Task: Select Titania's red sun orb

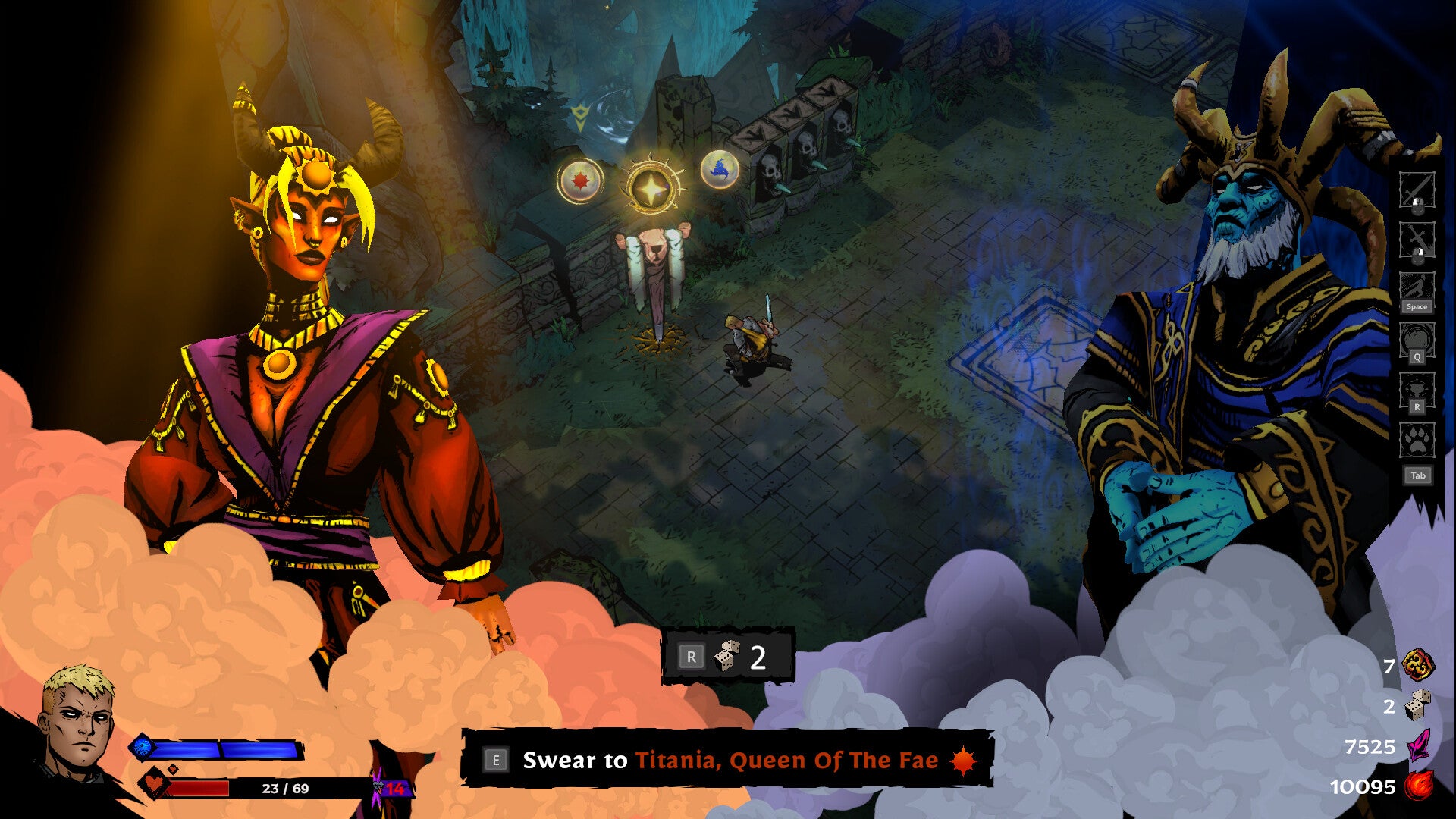Action: [x=580, y=180]
